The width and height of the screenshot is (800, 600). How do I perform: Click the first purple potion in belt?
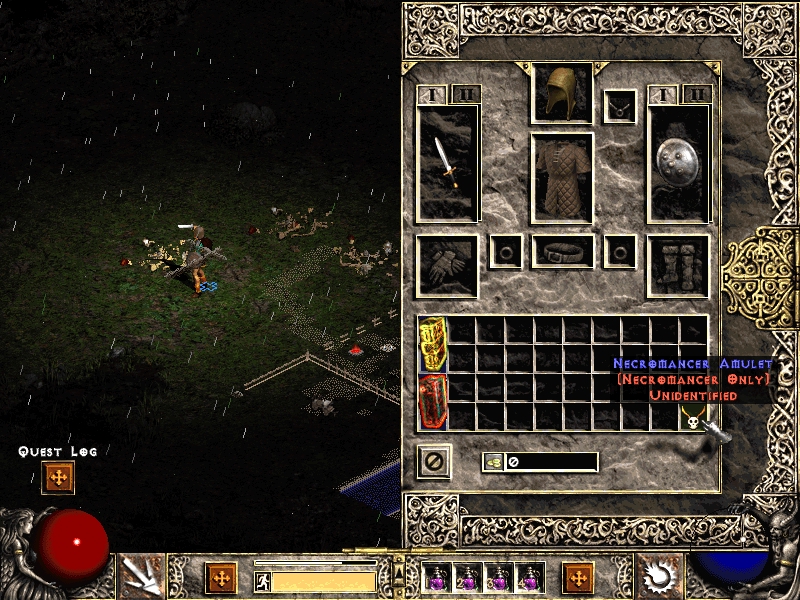[436, 578]
